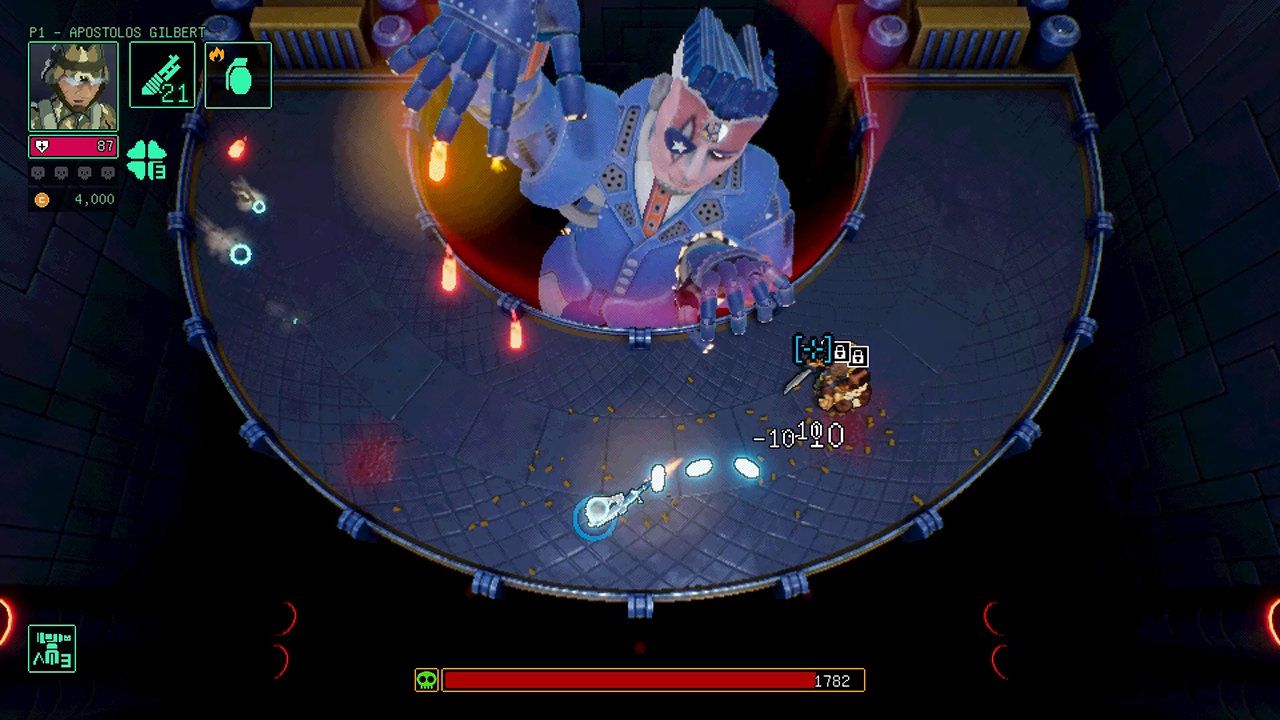Screen dimensions: 1280x720
Task: Click the first skull kill marker icon
Action: [x=38, y=172]
